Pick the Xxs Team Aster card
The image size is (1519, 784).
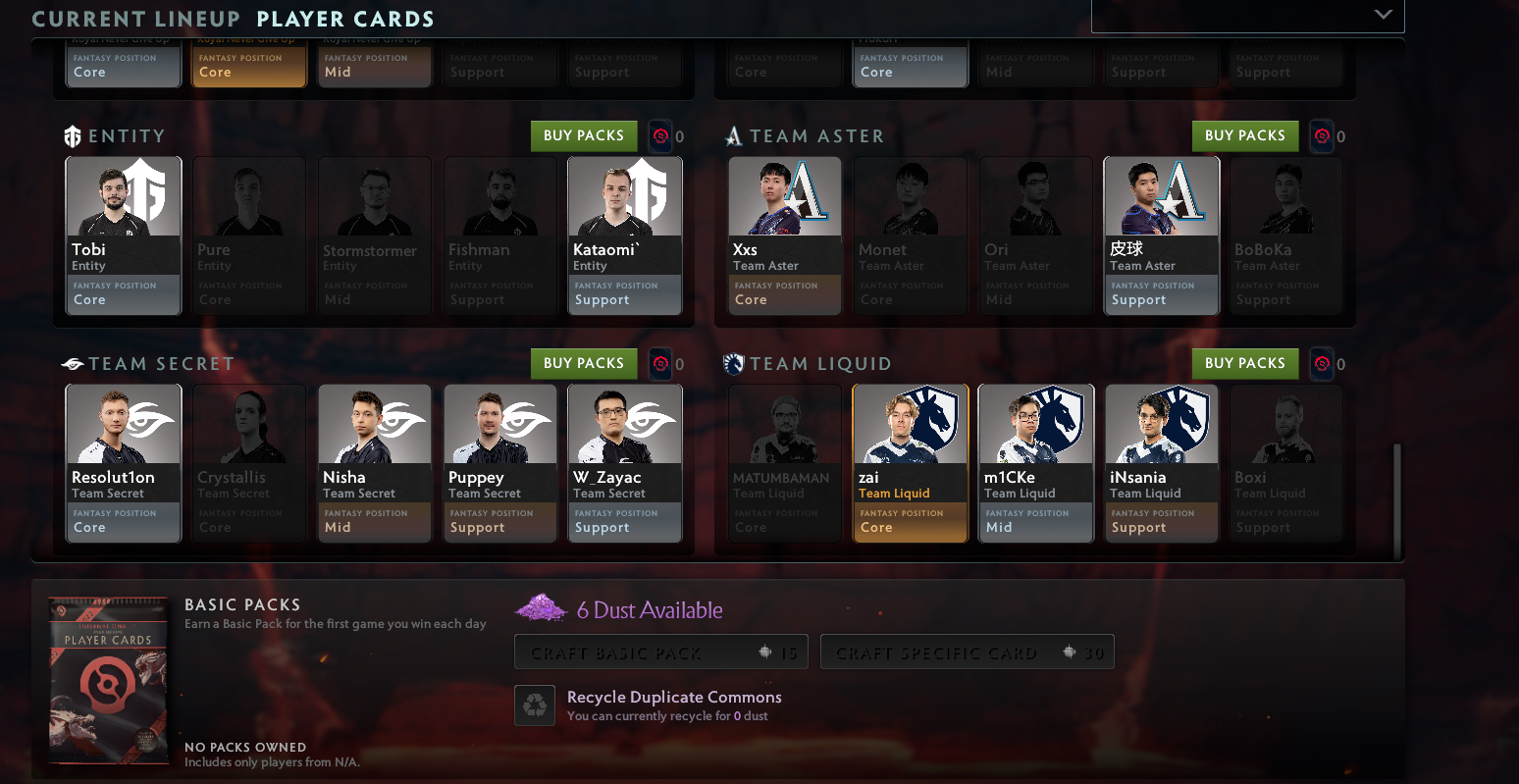[784, 235]
